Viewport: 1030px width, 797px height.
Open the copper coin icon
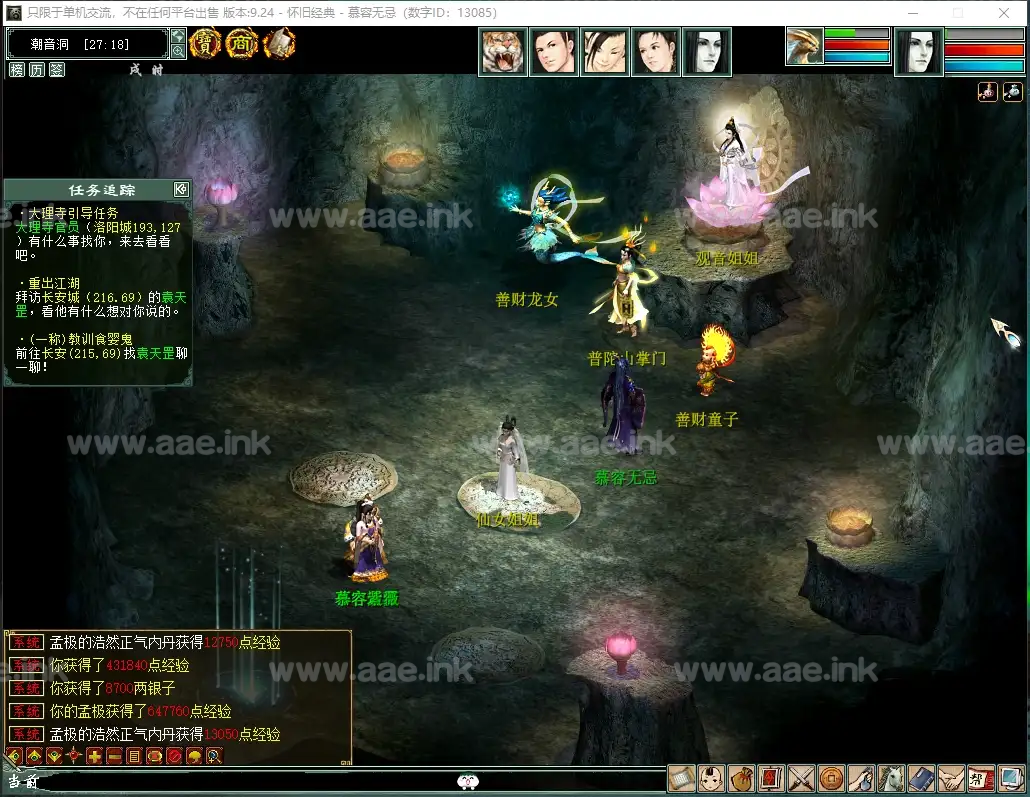(x=831, y=779)
